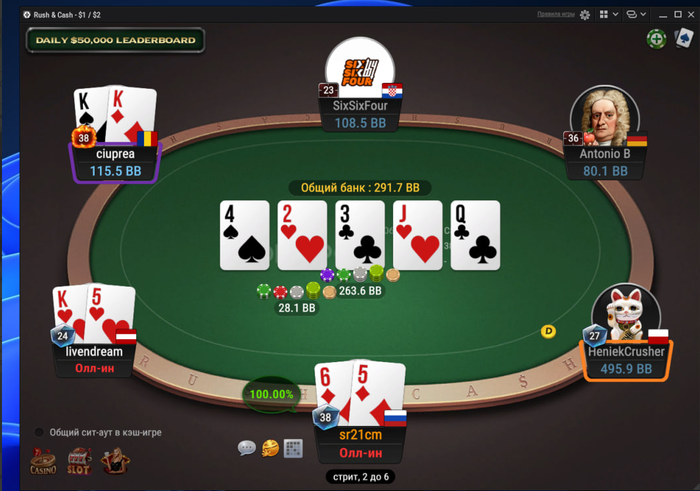Open the game rules link
The height and width of the screenshot is (491, 700).
(555, 15)
